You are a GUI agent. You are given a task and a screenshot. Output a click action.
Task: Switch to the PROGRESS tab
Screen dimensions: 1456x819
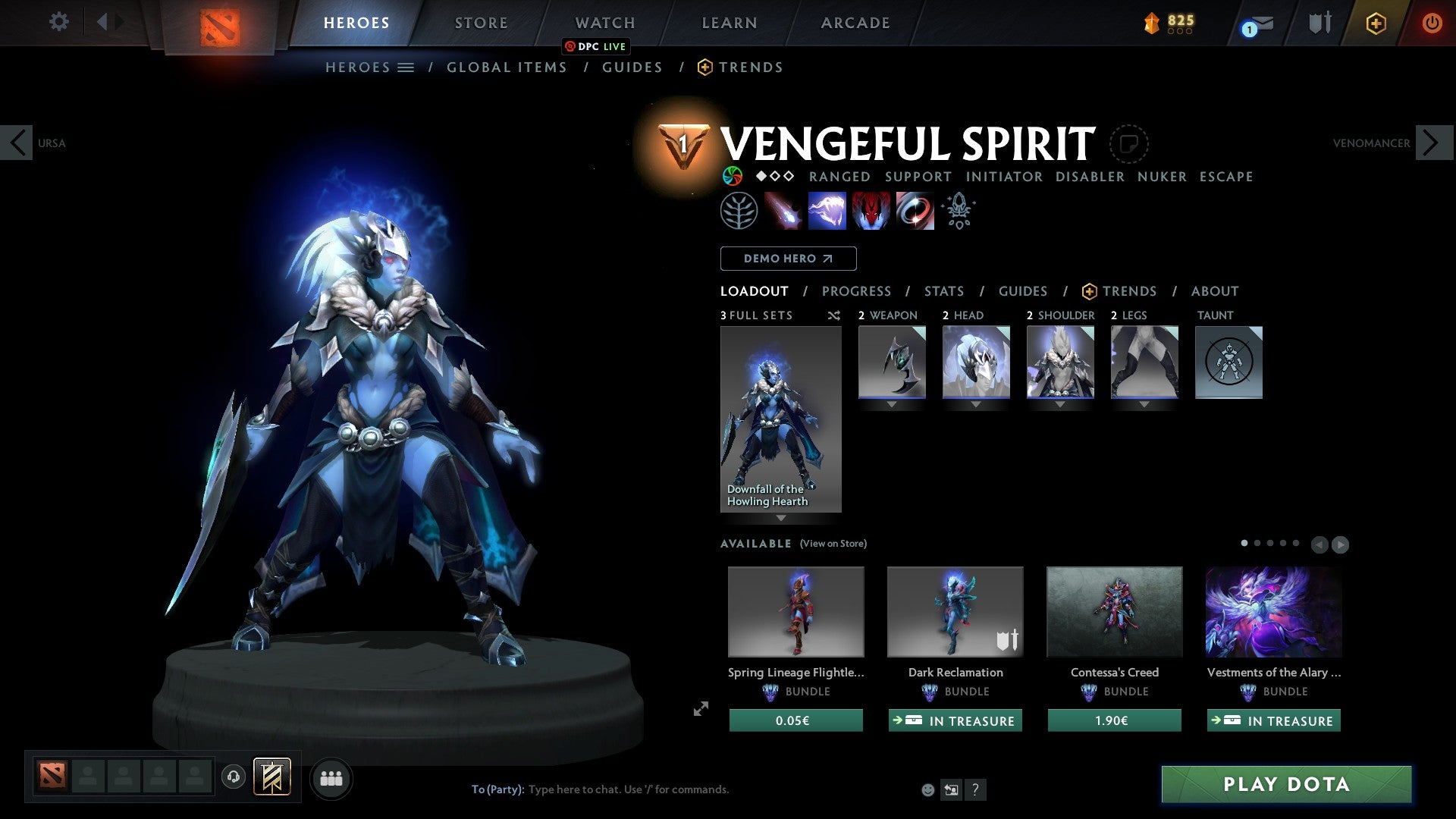tap(857, 291)
